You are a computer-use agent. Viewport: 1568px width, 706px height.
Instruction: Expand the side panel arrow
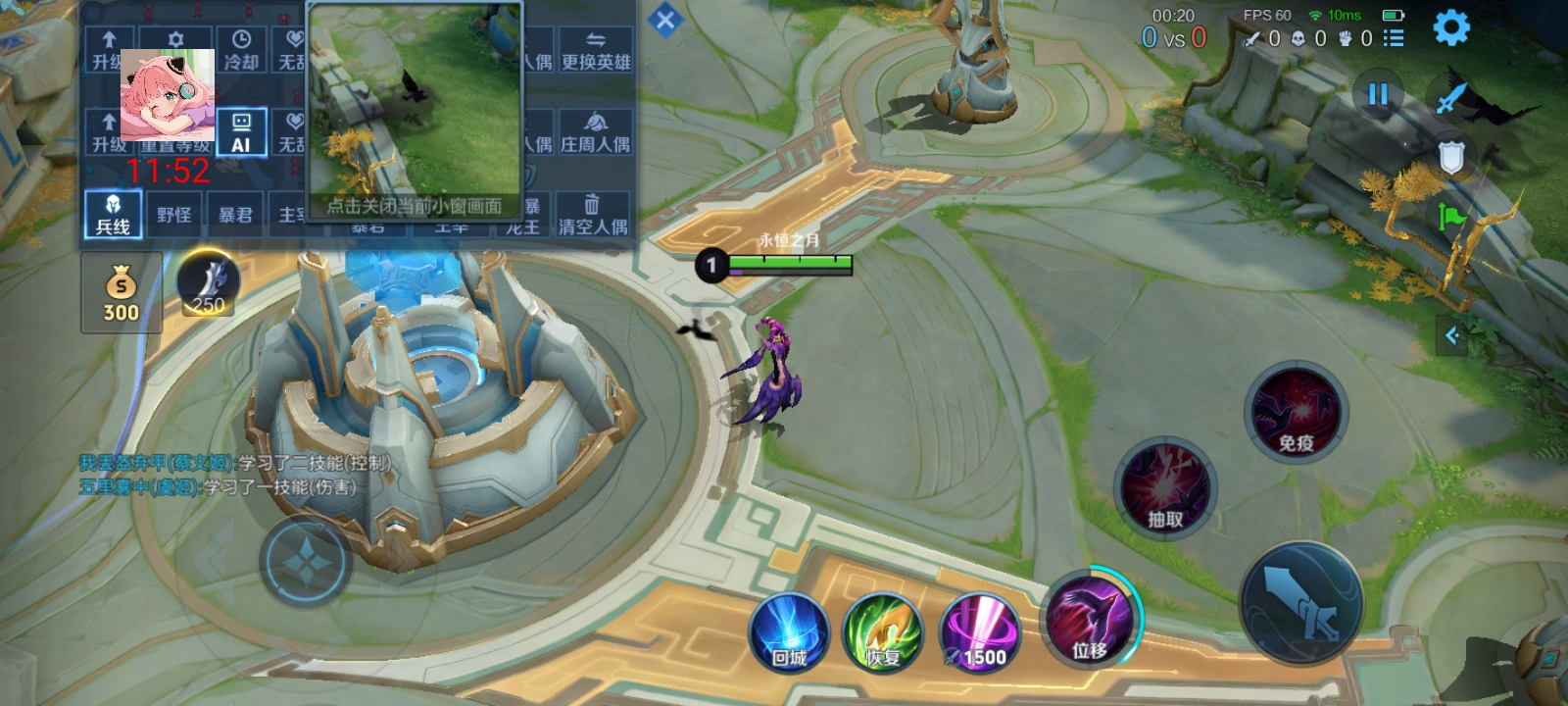tap(1452, 336)
